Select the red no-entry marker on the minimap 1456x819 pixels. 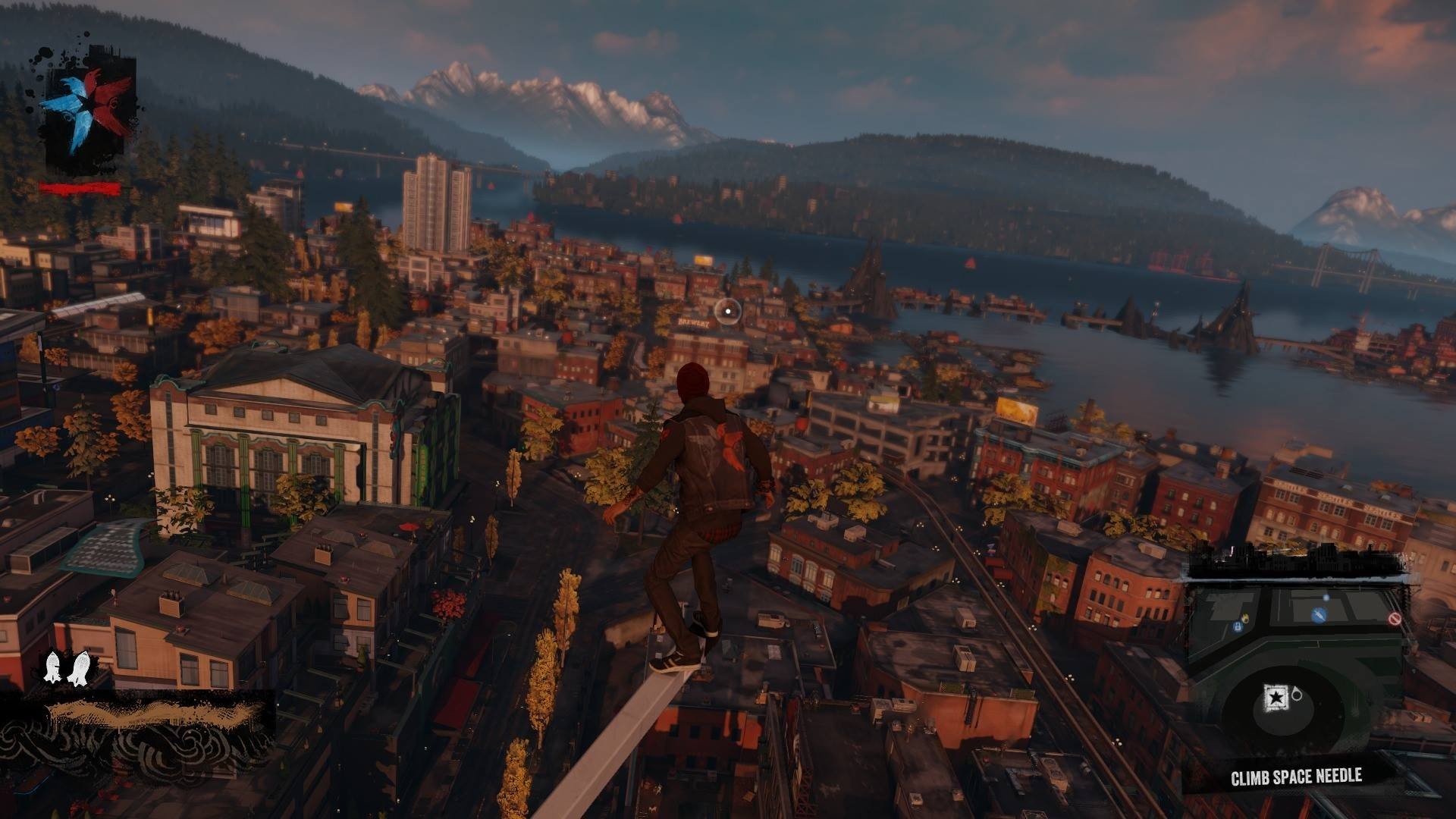(x=1394, y=618)
